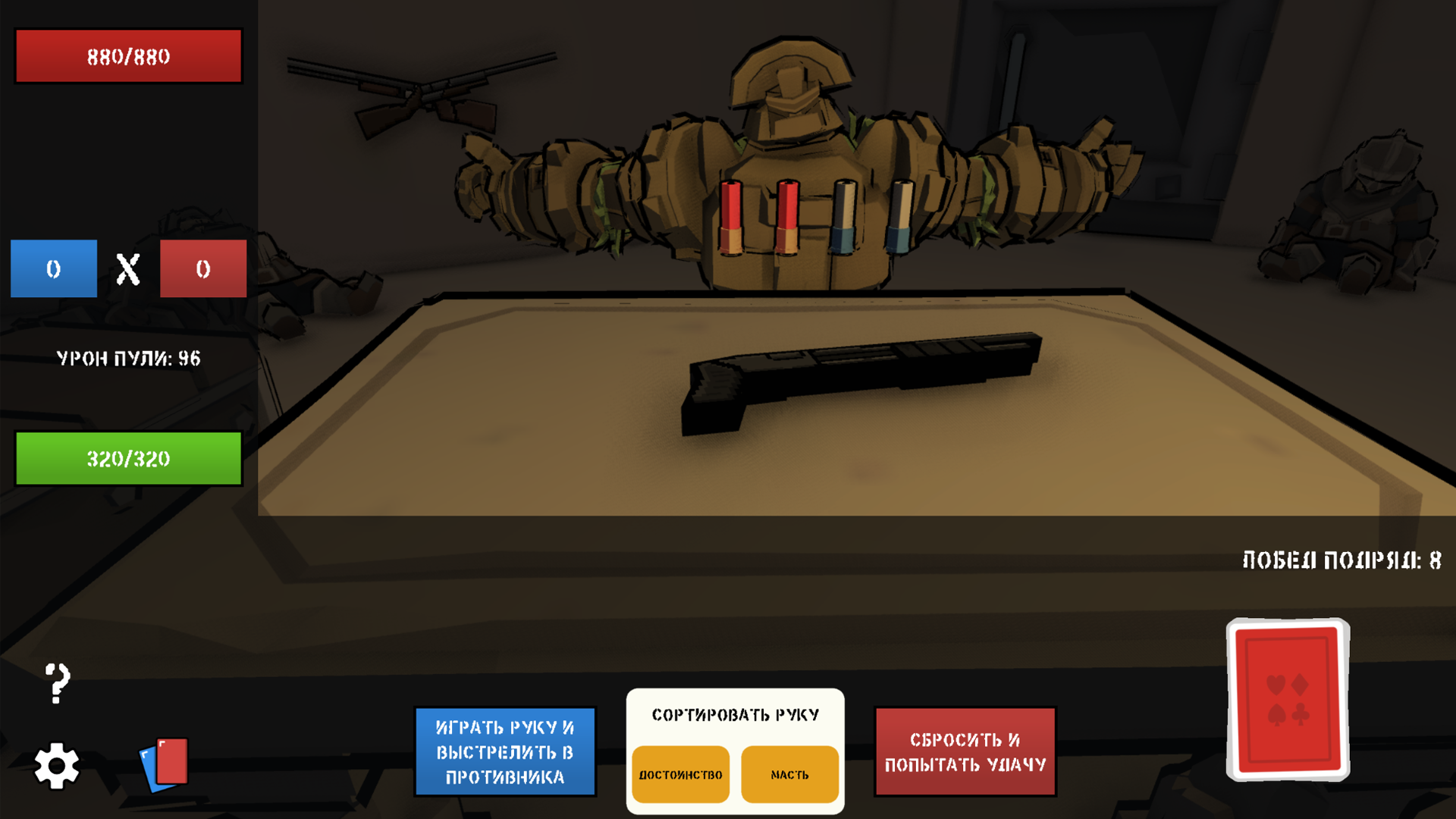This screenshot has height=819, width=1456.
Task: Sort hand by МАСТЬ
Action: pyautogui.click(x=789, y=773)
